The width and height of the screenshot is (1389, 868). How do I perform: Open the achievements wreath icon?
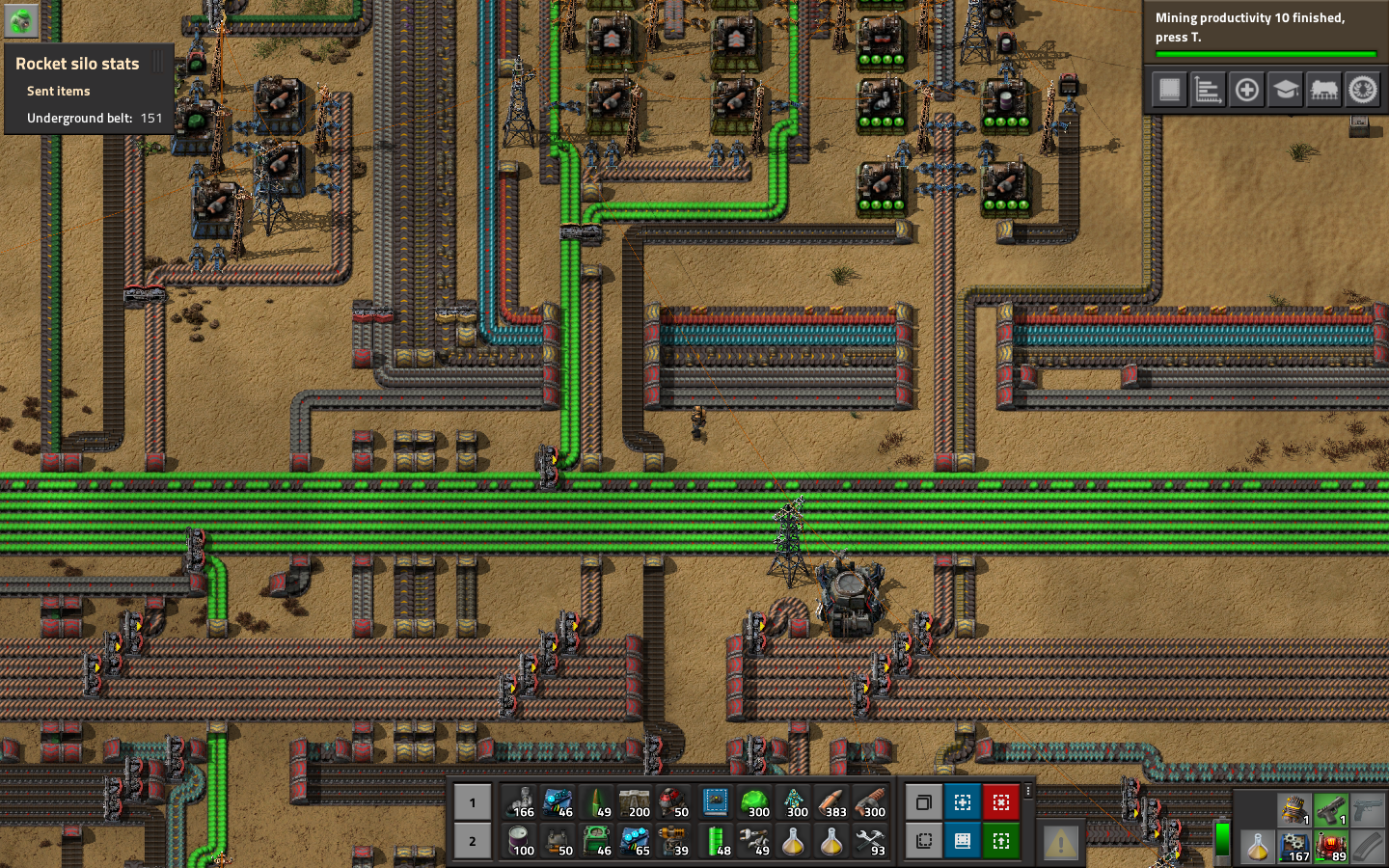pyautogui.click(x=1362, y=90)
